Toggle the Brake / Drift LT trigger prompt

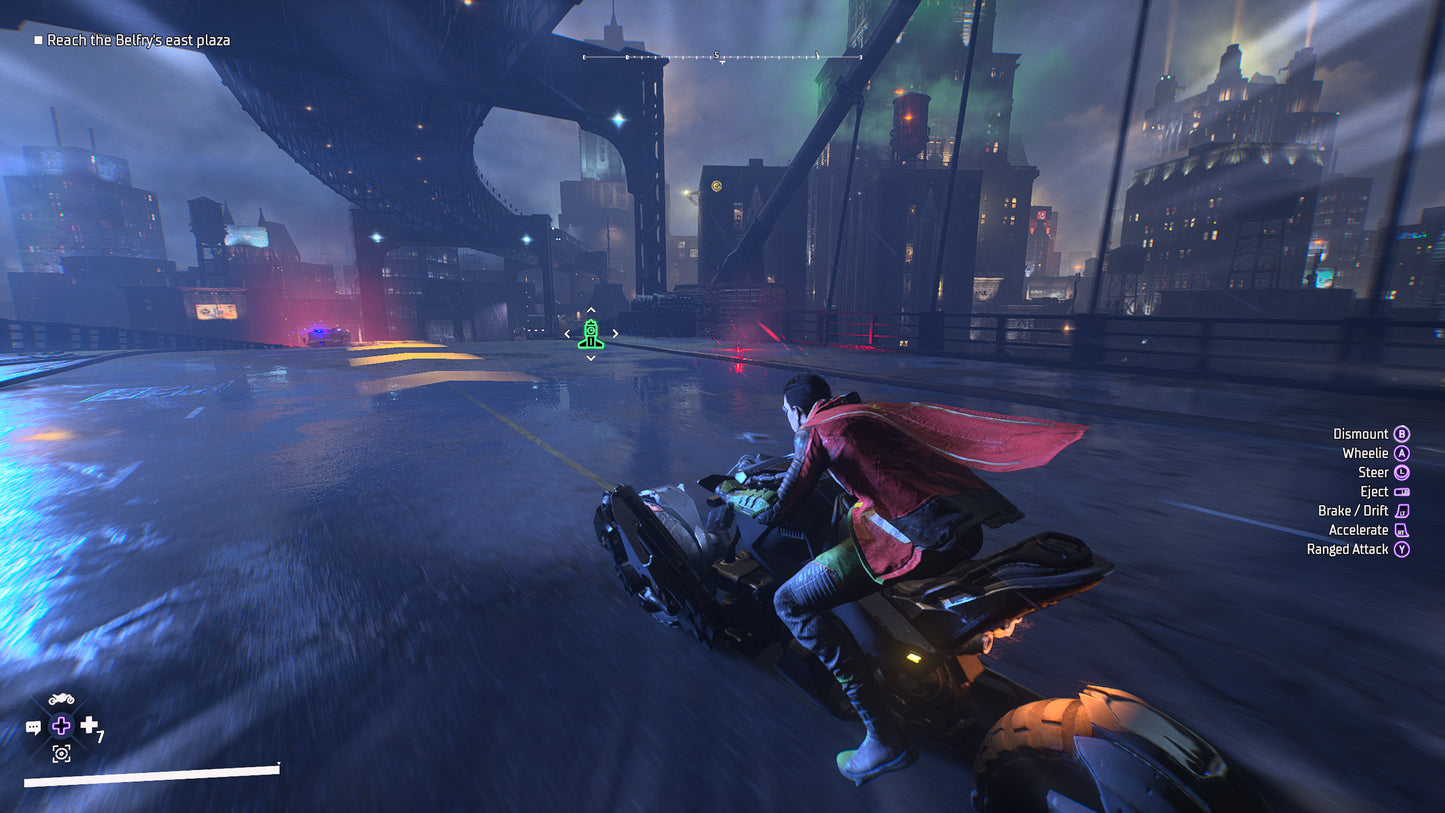[x=1402, y=510]
